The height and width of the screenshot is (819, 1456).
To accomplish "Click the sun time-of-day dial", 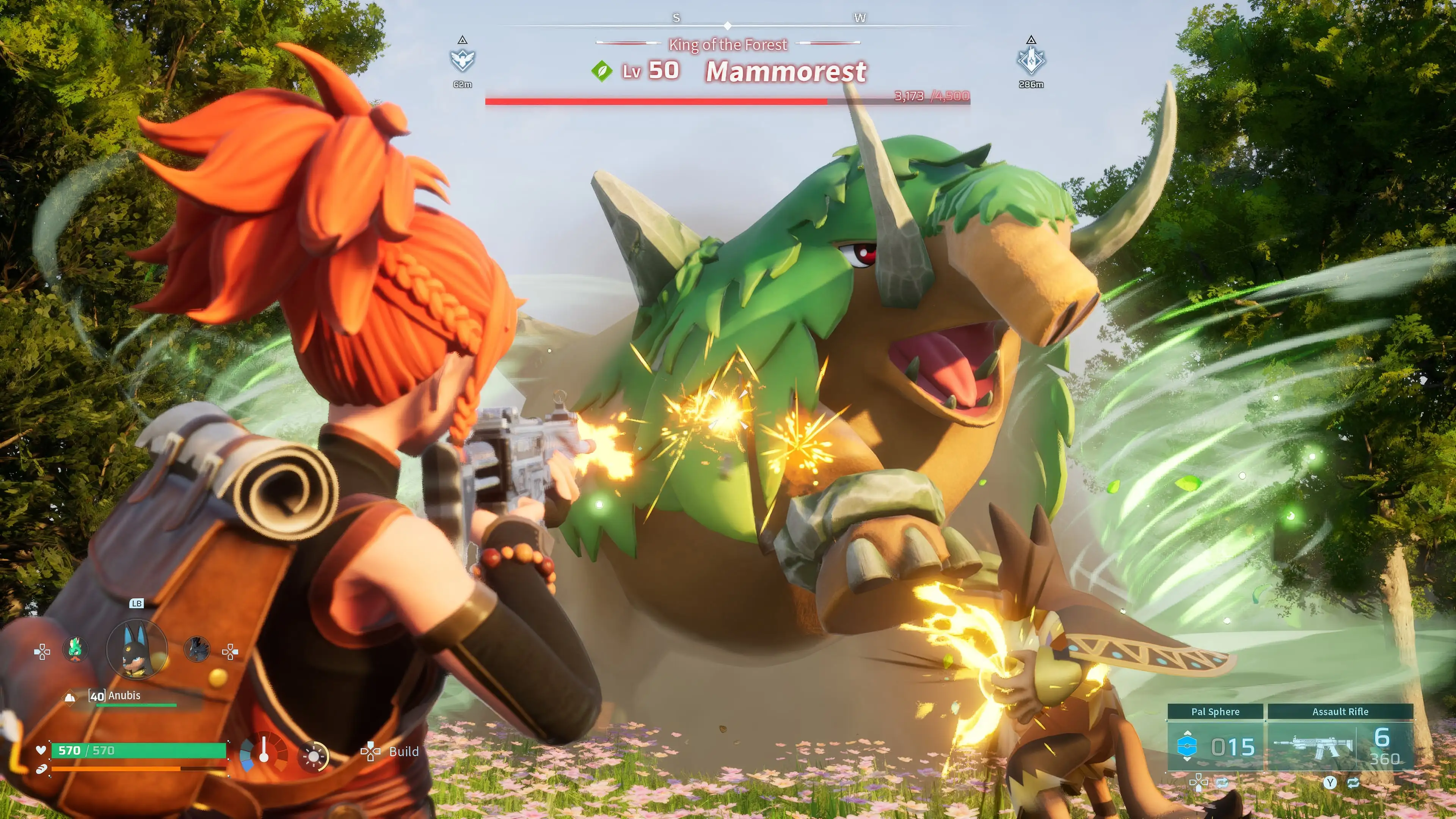I will click(x=314, y=756).
